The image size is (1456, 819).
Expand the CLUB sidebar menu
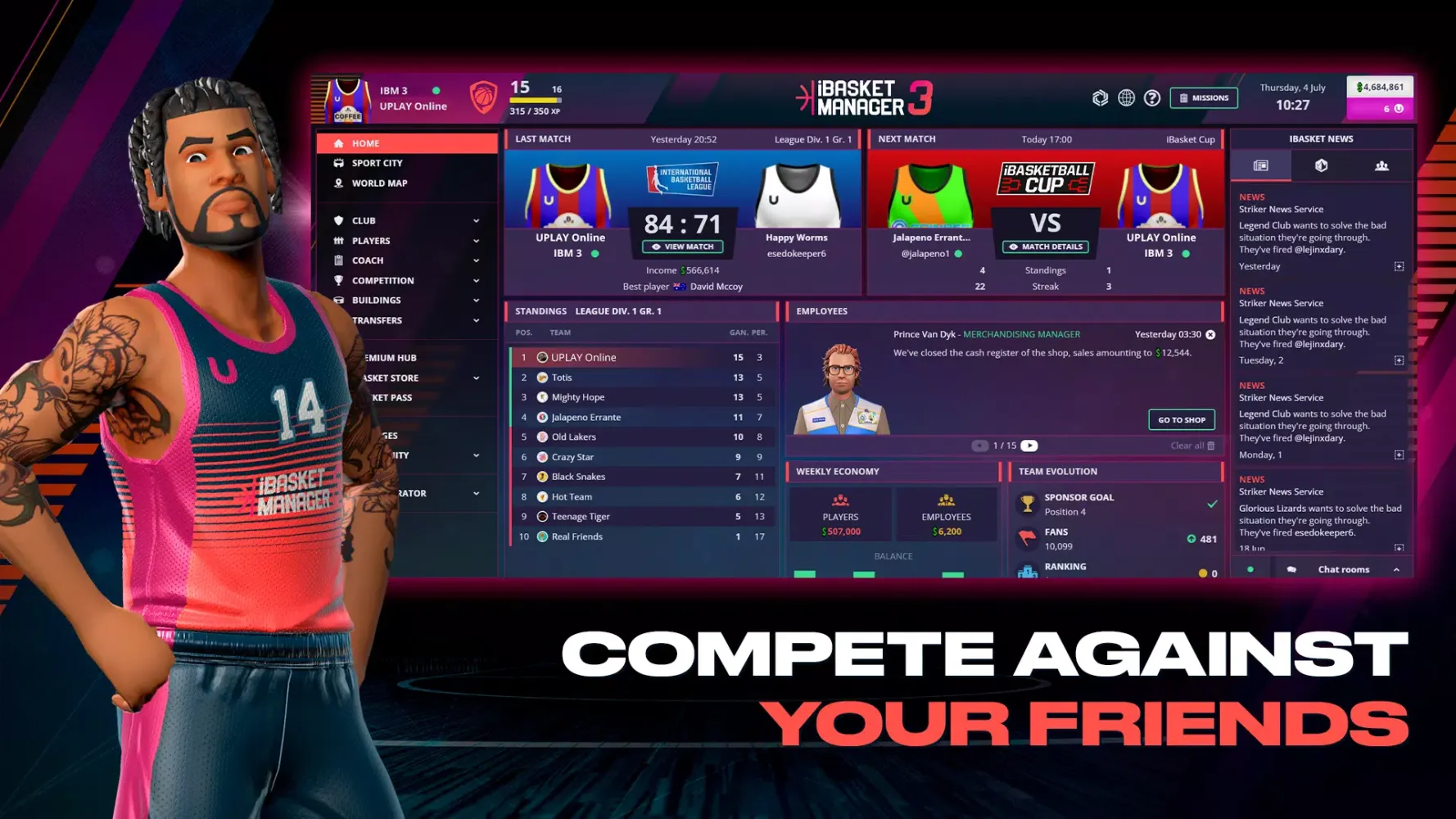tap(477, 220)
